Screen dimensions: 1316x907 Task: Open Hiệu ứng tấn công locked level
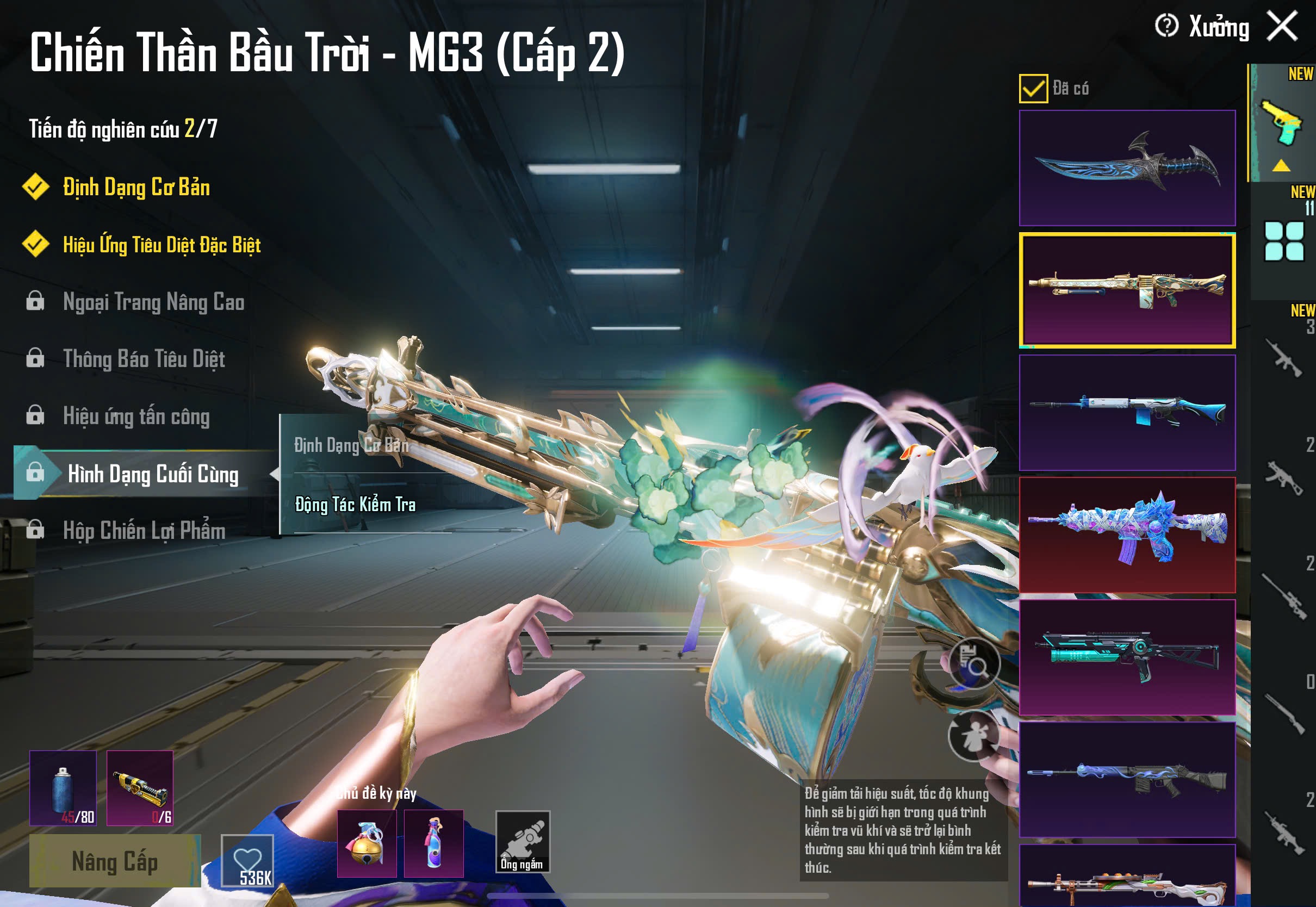point(136,417)
